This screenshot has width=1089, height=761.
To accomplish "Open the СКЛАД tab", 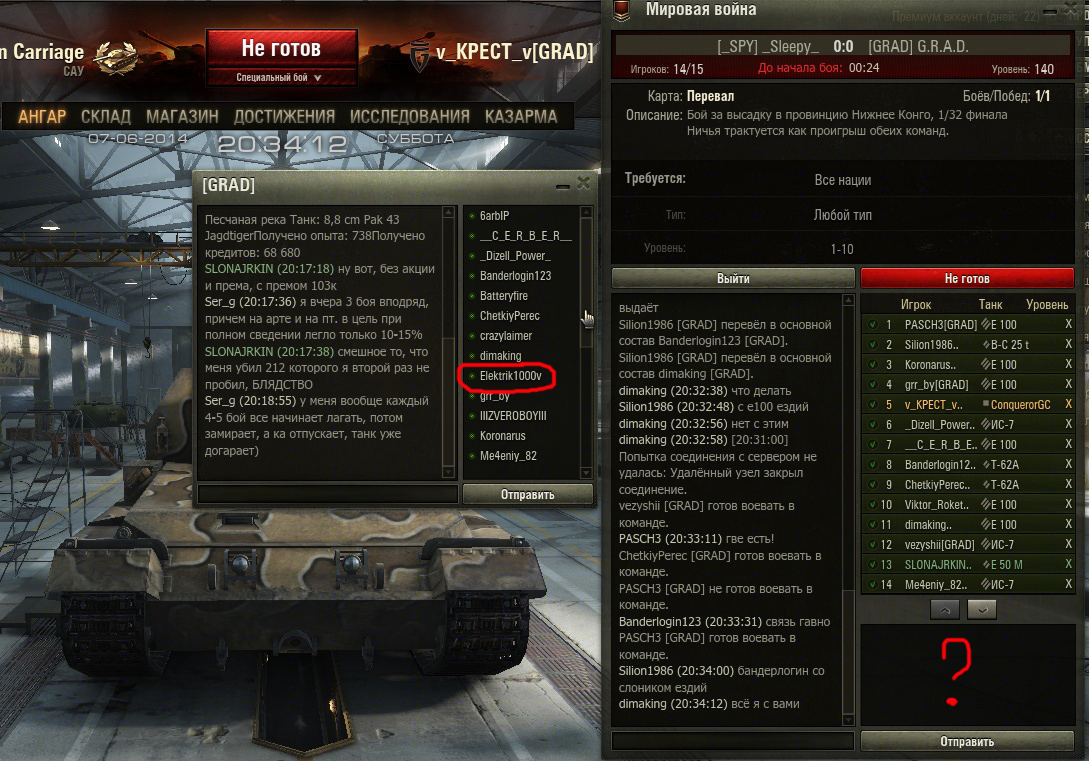I will click(x=106, y=116).
